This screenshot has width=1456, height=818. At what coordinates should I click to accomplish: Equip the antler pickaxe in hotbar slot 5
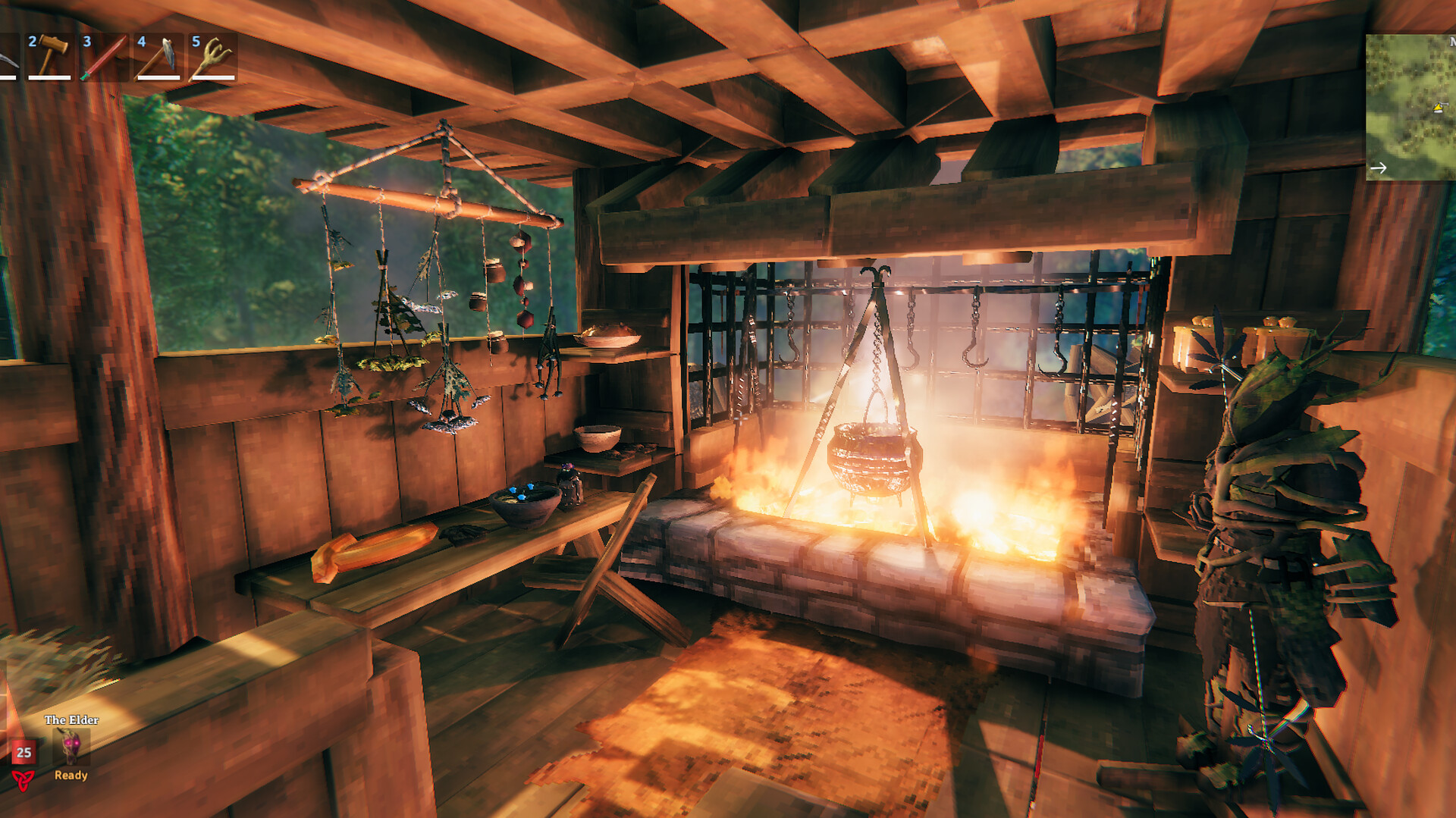pos(214,55)
